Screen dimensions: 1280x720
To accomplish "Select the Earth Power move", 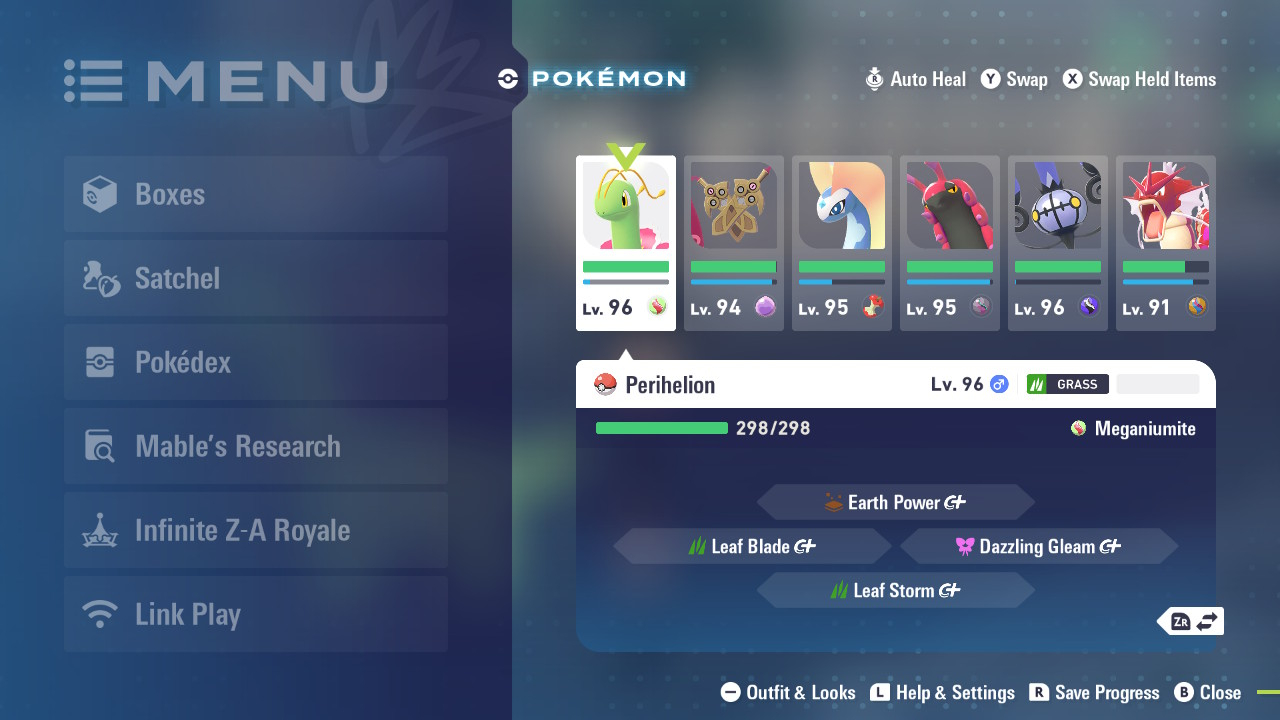I will 895,502.
